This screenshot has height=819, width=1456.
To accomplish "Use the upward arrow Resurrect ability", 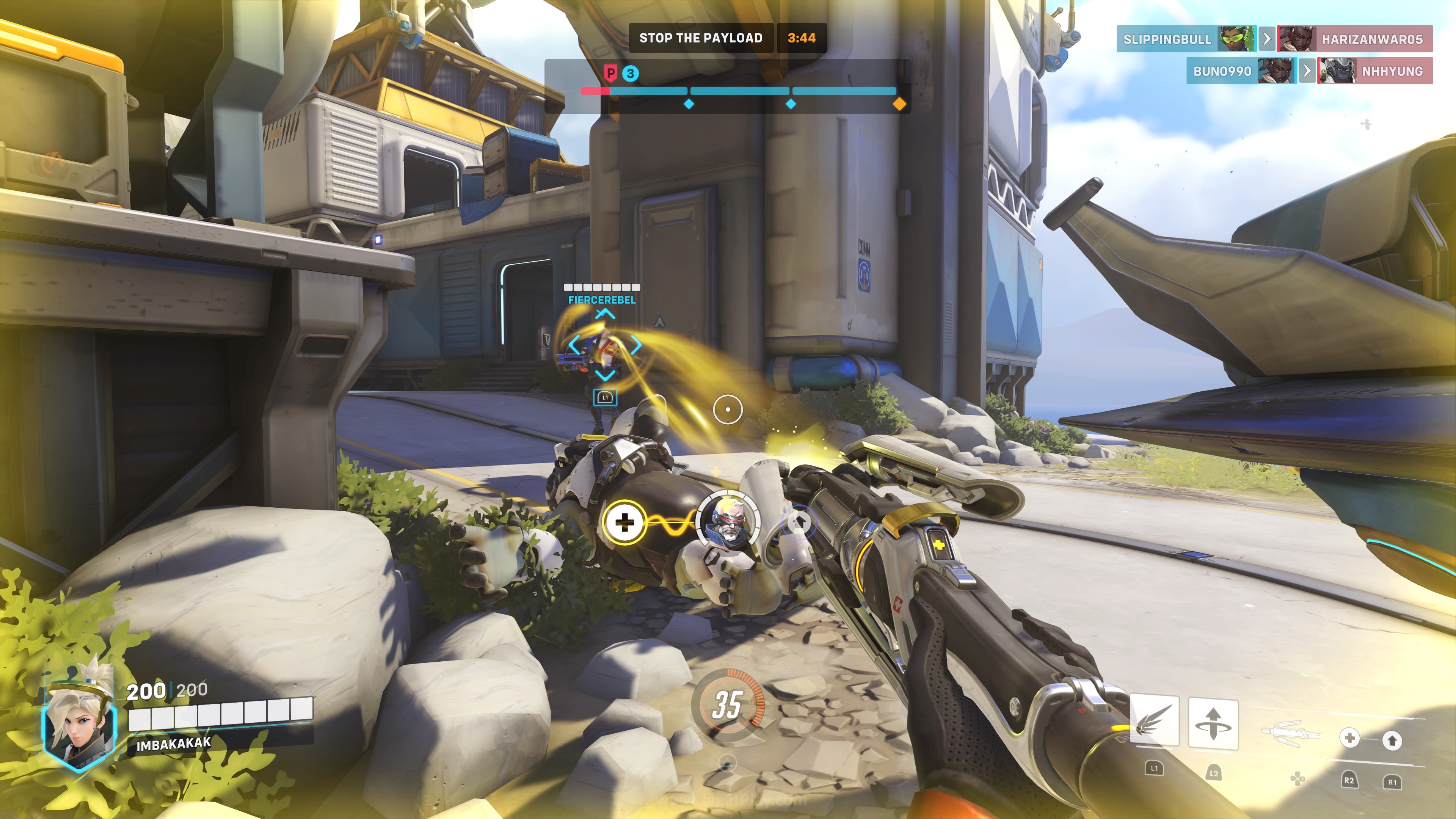I will tap(1213, 723).
